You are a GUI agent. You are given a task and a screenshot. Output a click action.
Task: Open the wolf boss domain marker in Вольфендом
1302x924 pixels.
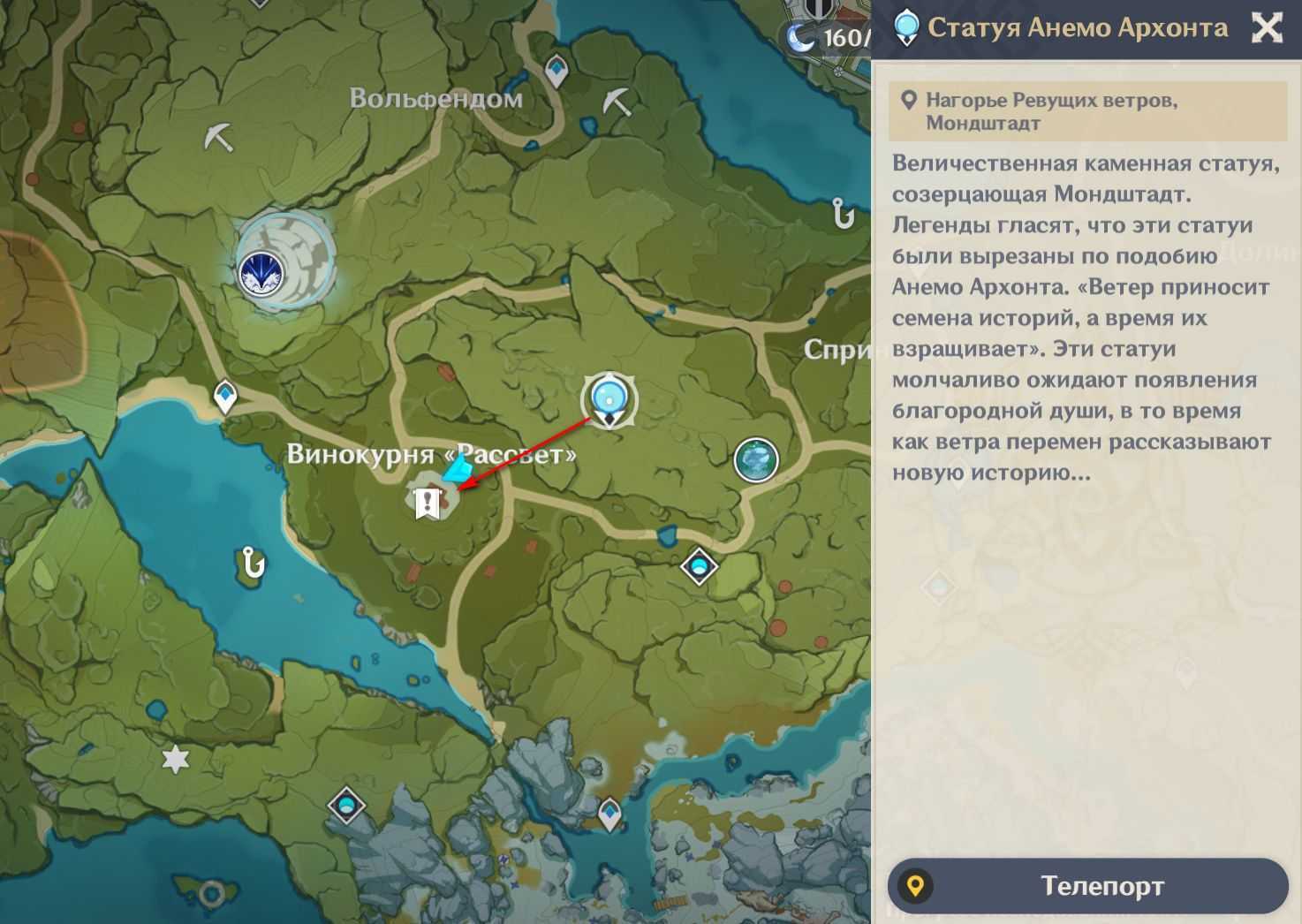261,270
